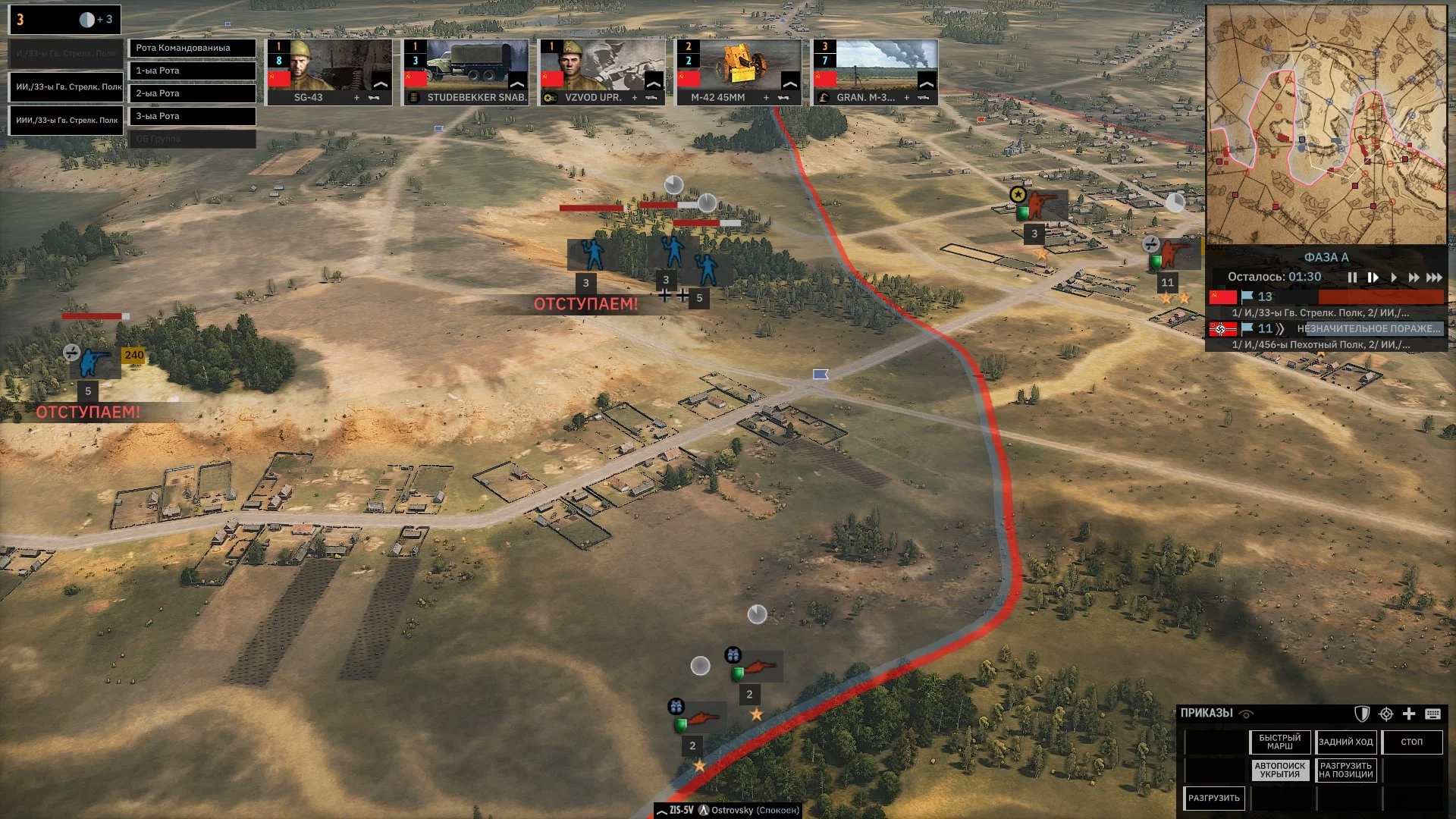Pause the battle timer
This screenshot has width=1456, height=819.
click(x=1352, y=278)
